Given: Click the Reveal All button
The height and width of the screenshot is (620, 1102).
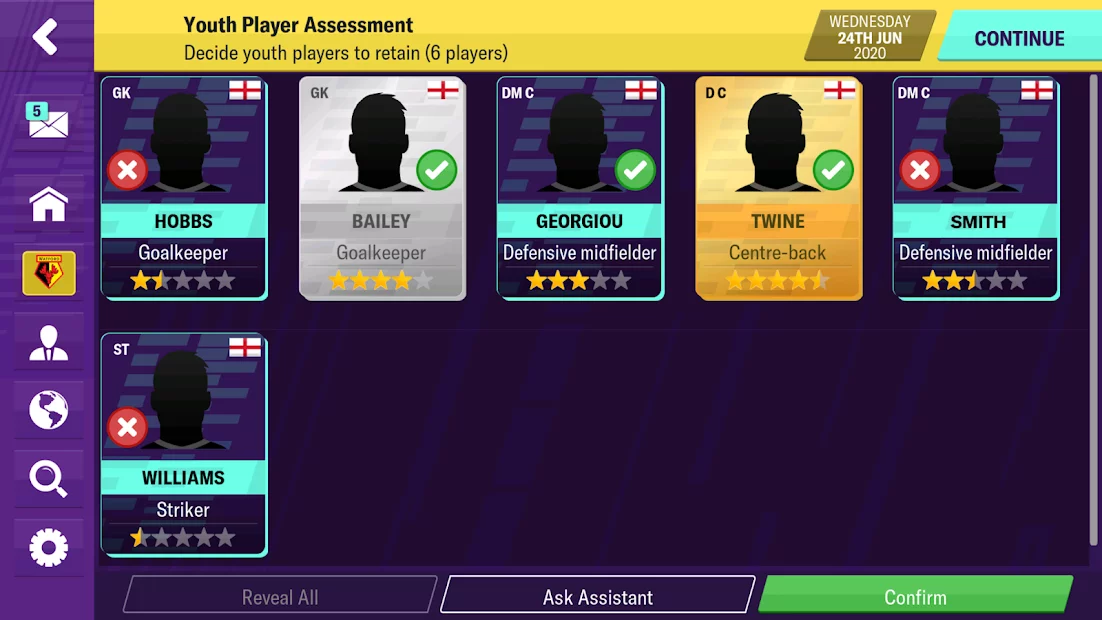Looking at the screenshot, I should pyautogui.click(x=280, y=597).
